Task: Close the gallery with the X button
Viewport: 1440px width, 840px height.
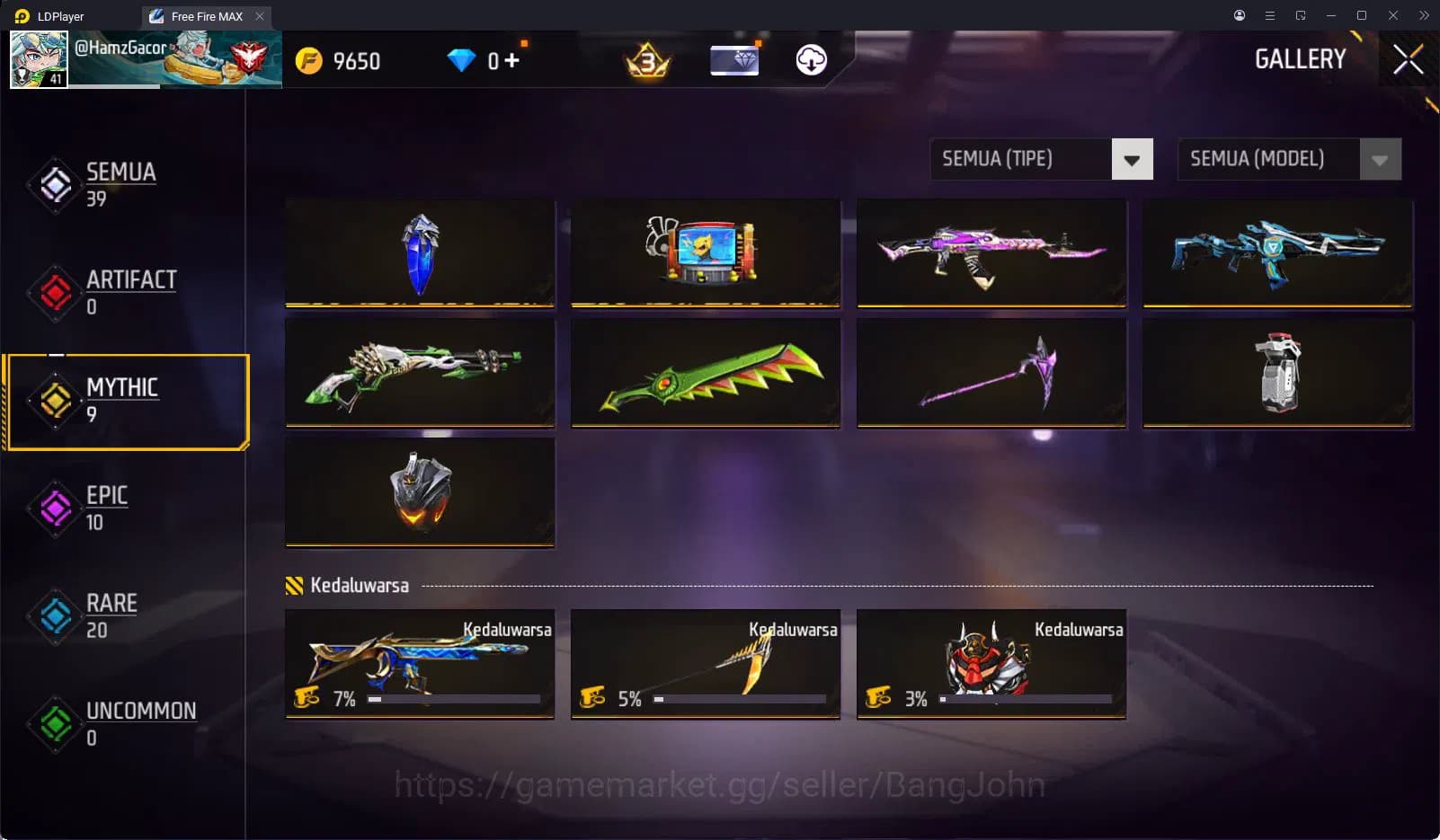Action: (x=1407, y=59)
